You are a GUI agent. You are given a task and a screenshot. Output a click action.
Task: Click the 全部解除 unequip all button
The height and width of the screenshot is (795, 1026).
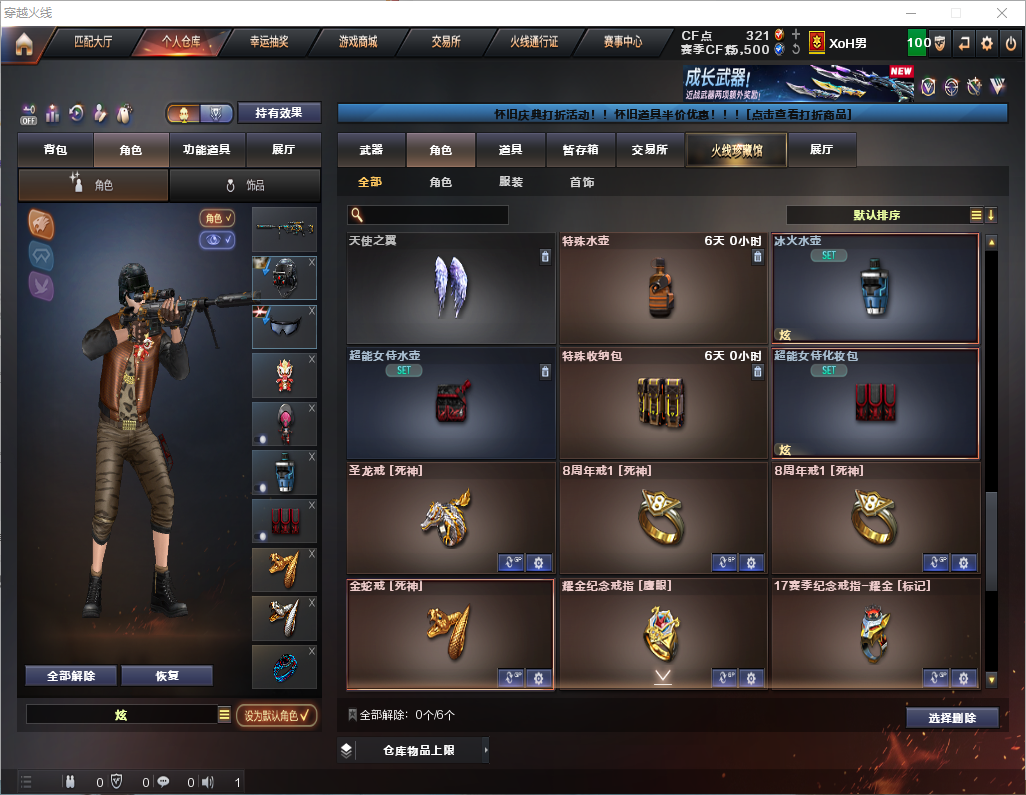pos(71,676)
